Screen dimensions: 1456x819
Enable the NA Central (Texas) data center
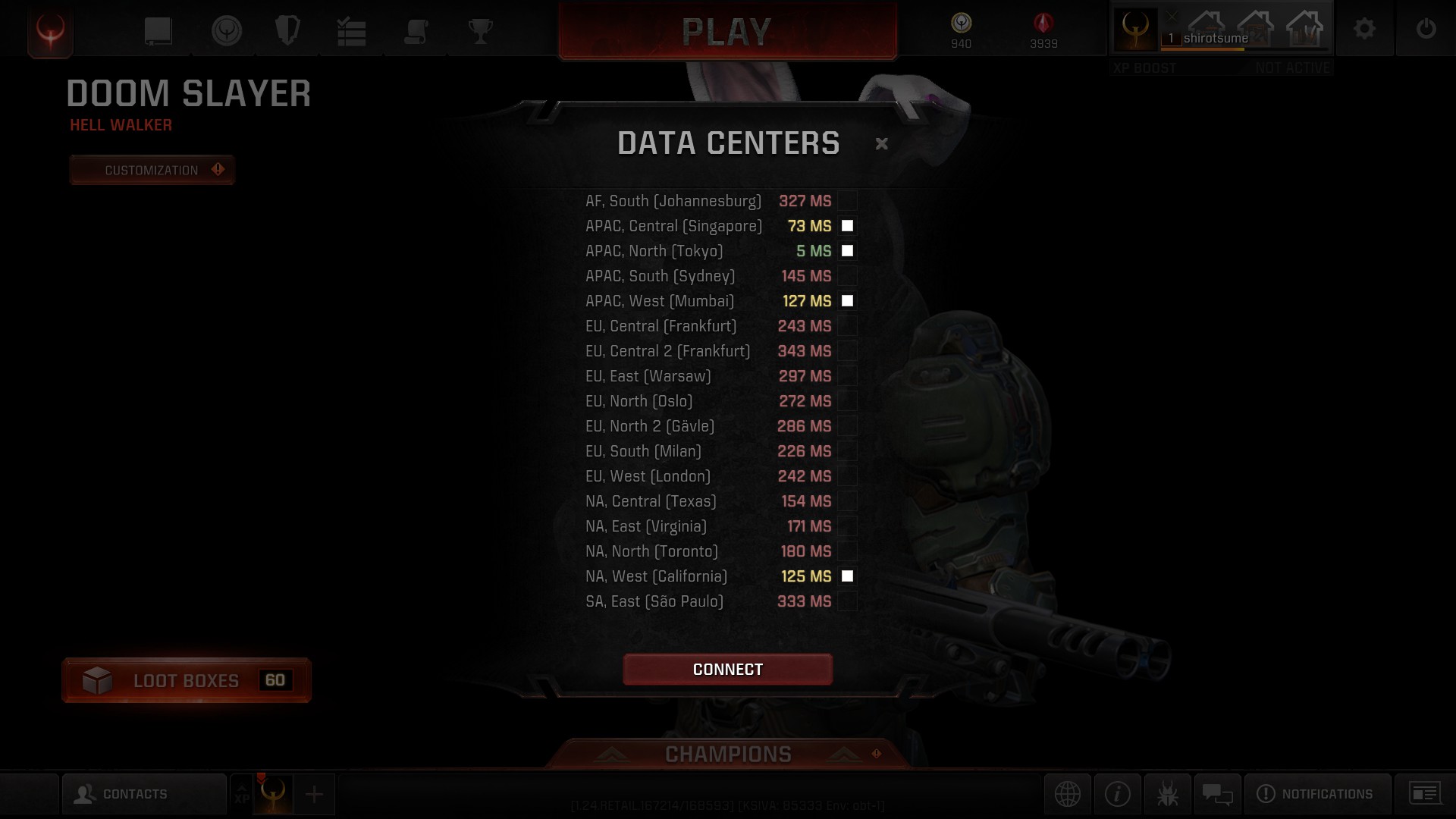(847, 501)
